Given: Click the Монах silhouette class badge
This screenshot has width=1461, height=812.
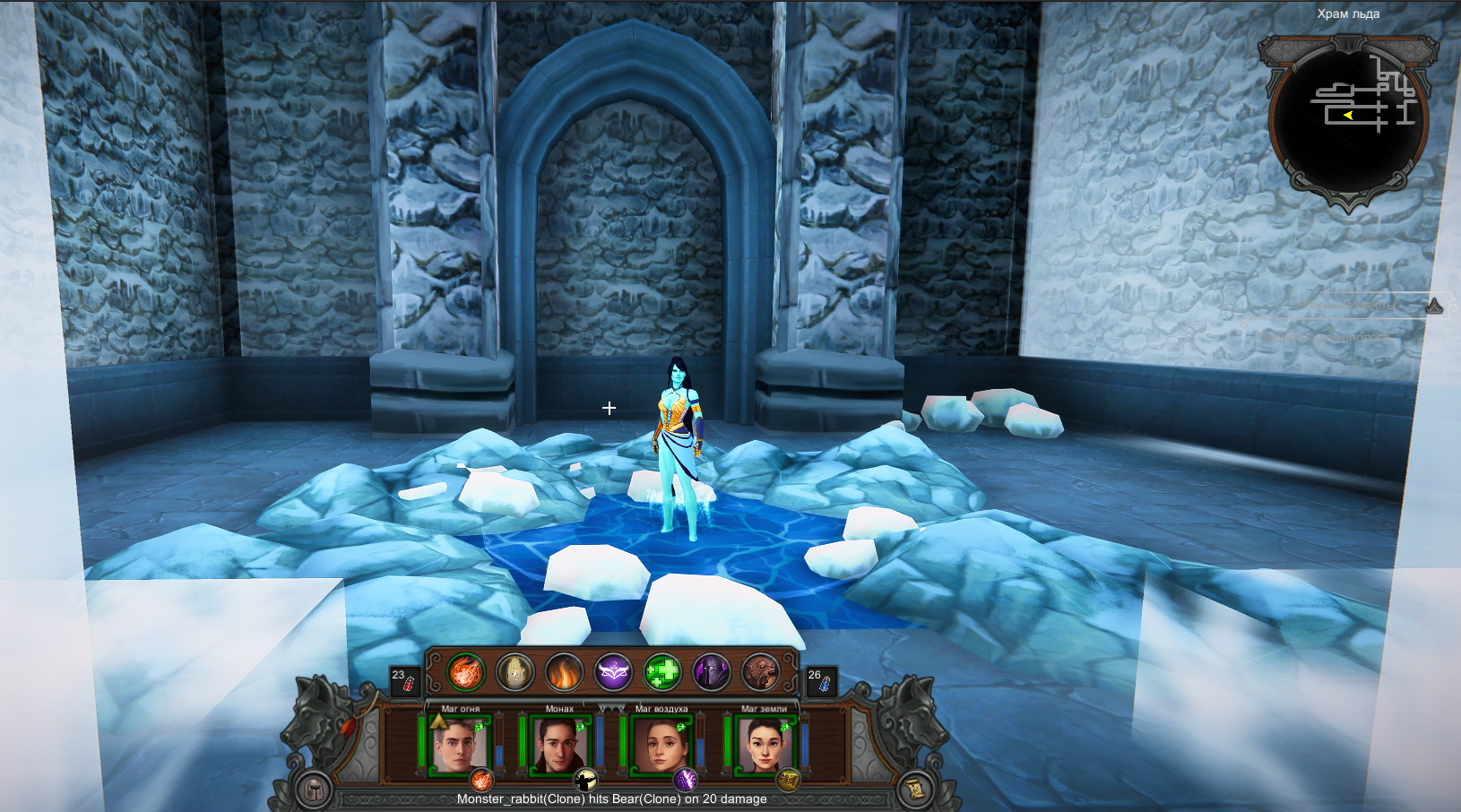Looking at the screenshot, I should tap(585, 779).
